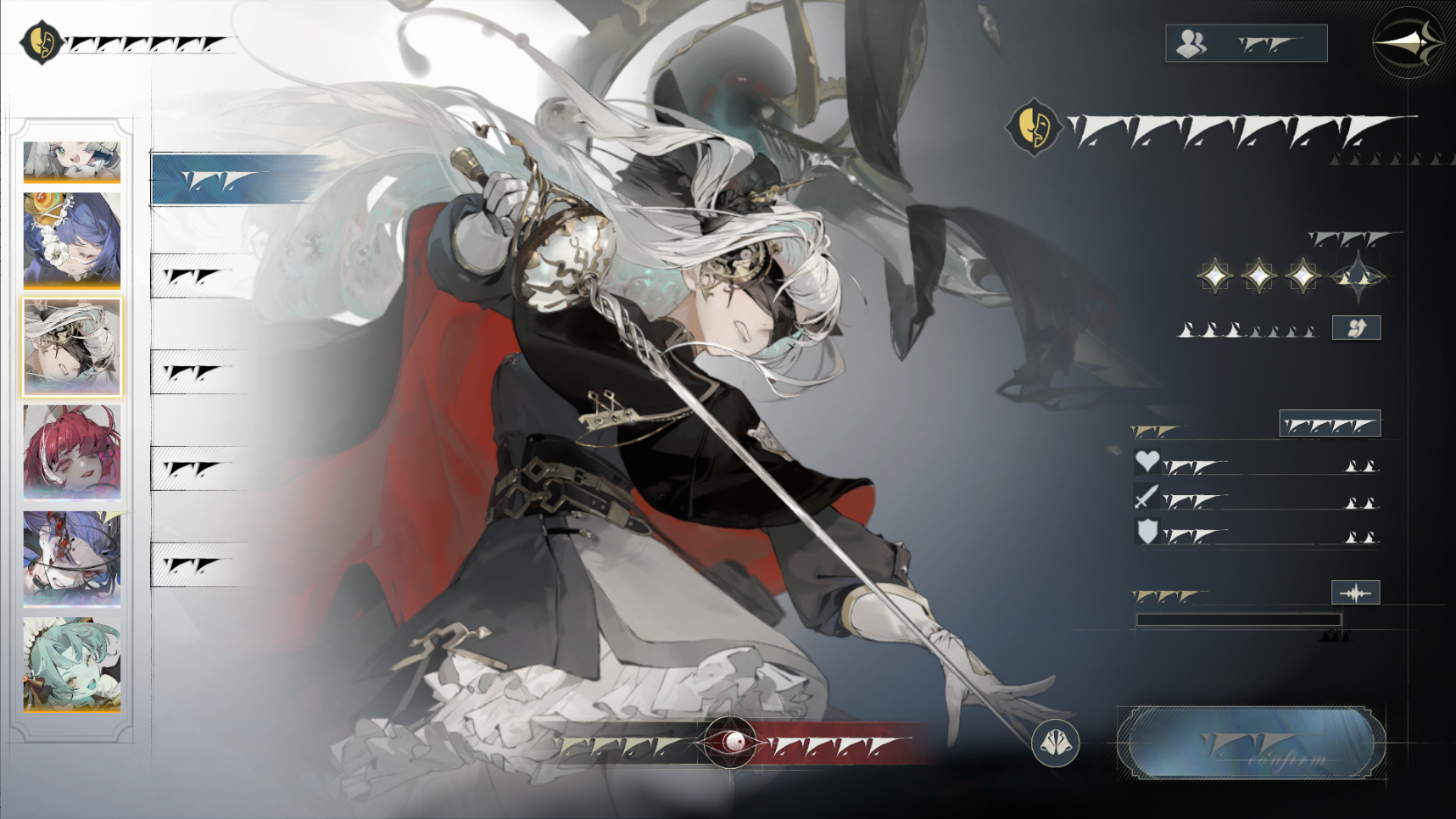The image size is (1456, 819).
Task: Select the teal-haired character portrait
Action: click(x=72, y=664)
